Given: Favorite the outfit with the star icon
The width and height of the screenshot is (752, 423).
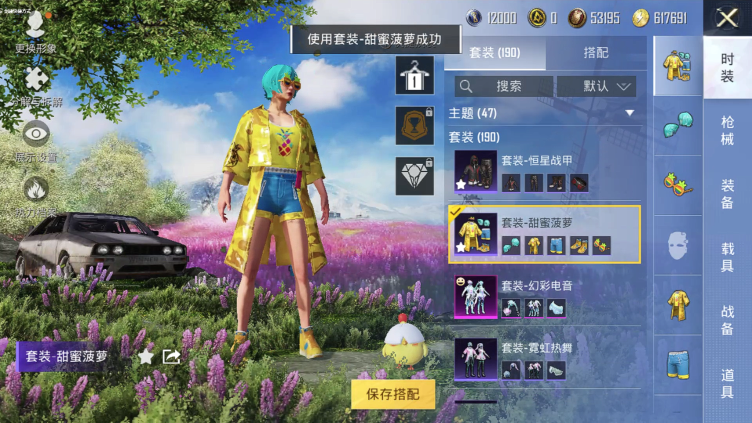Looking at the screenshot, I should tap(146, 356).
